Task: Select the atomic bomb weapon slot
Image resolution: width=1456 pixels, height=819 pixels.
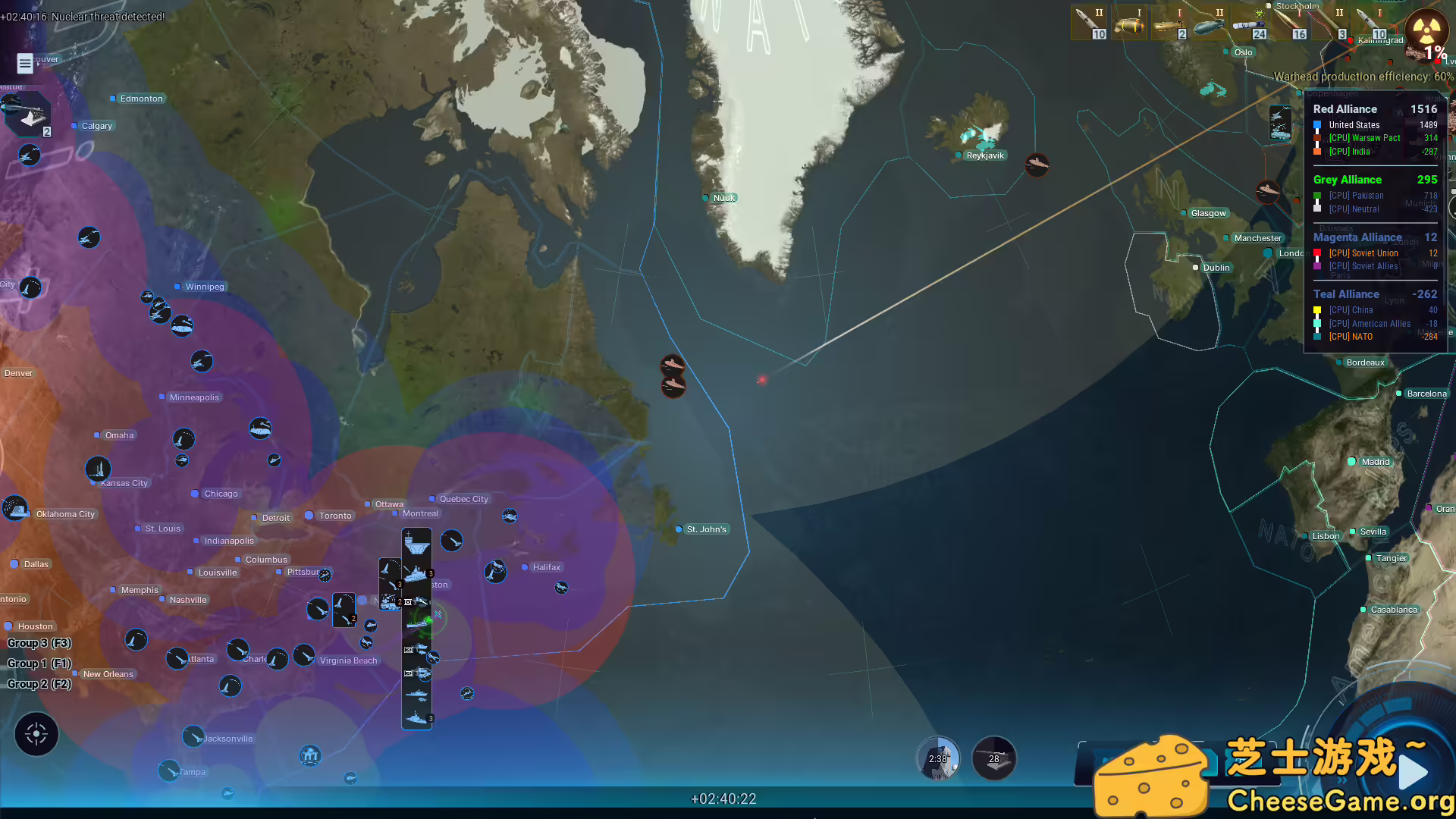Action: click(x=1129, y=23)
